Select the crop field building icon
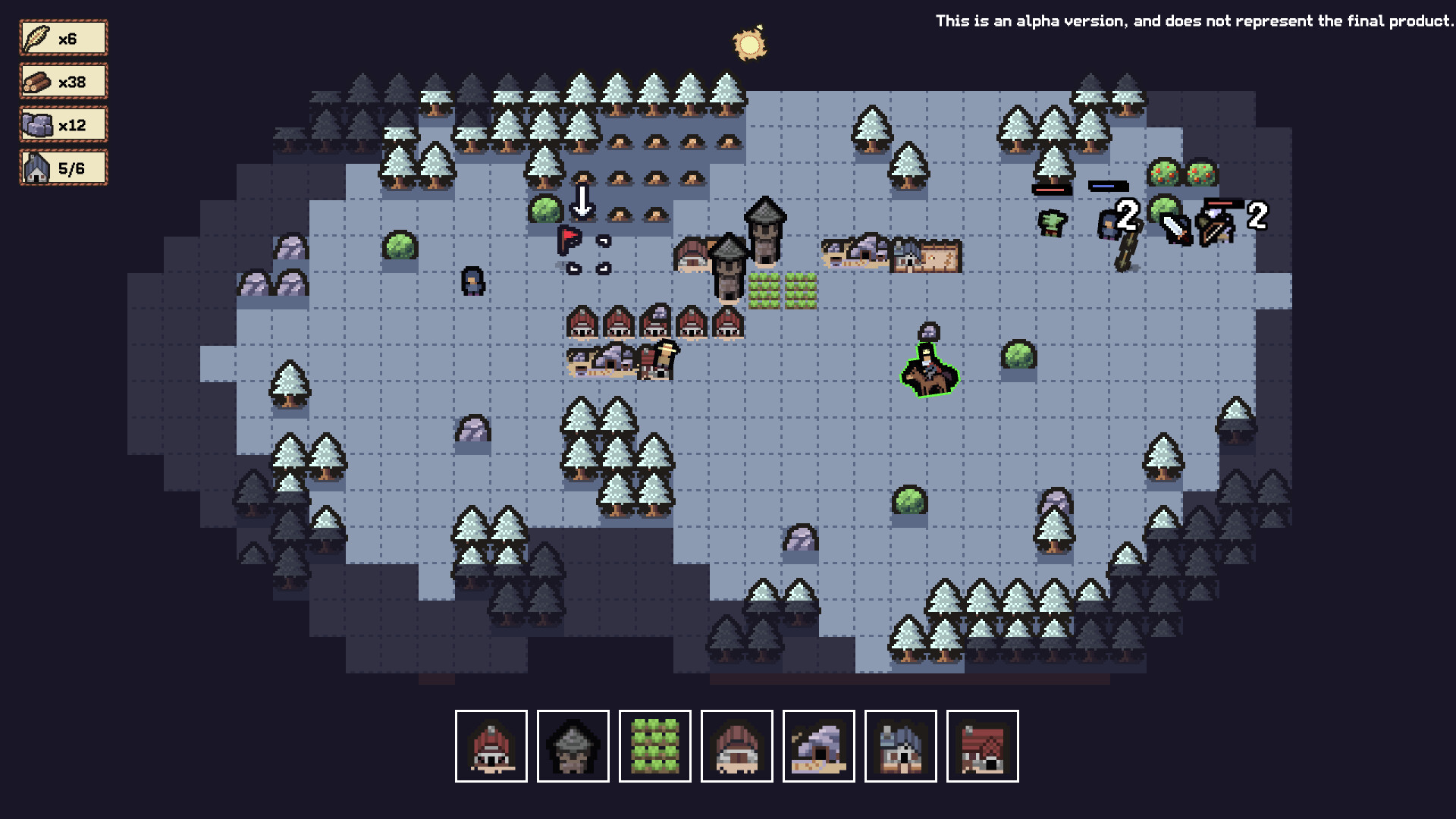Viewport: 1456px width, 819px height. tap(655, 745)
